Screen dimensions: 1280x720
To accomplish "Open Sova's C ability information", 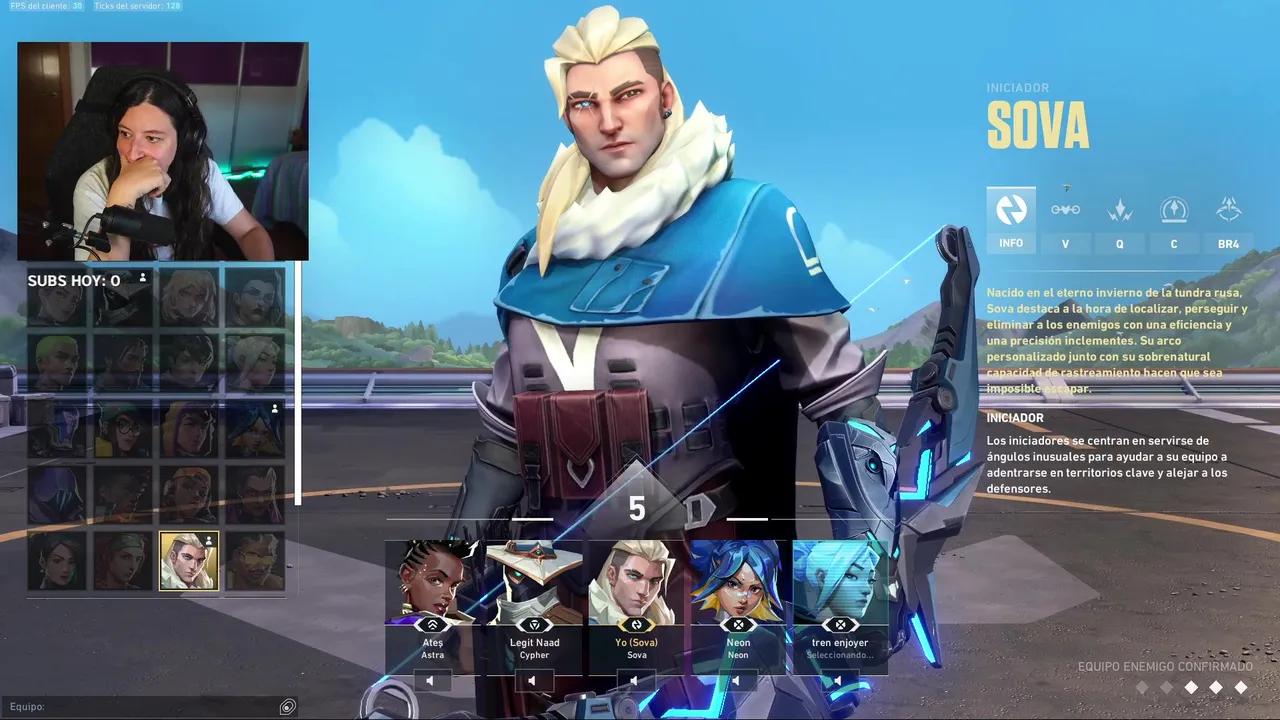I will pyautogui.click(x=1173, y=222).
